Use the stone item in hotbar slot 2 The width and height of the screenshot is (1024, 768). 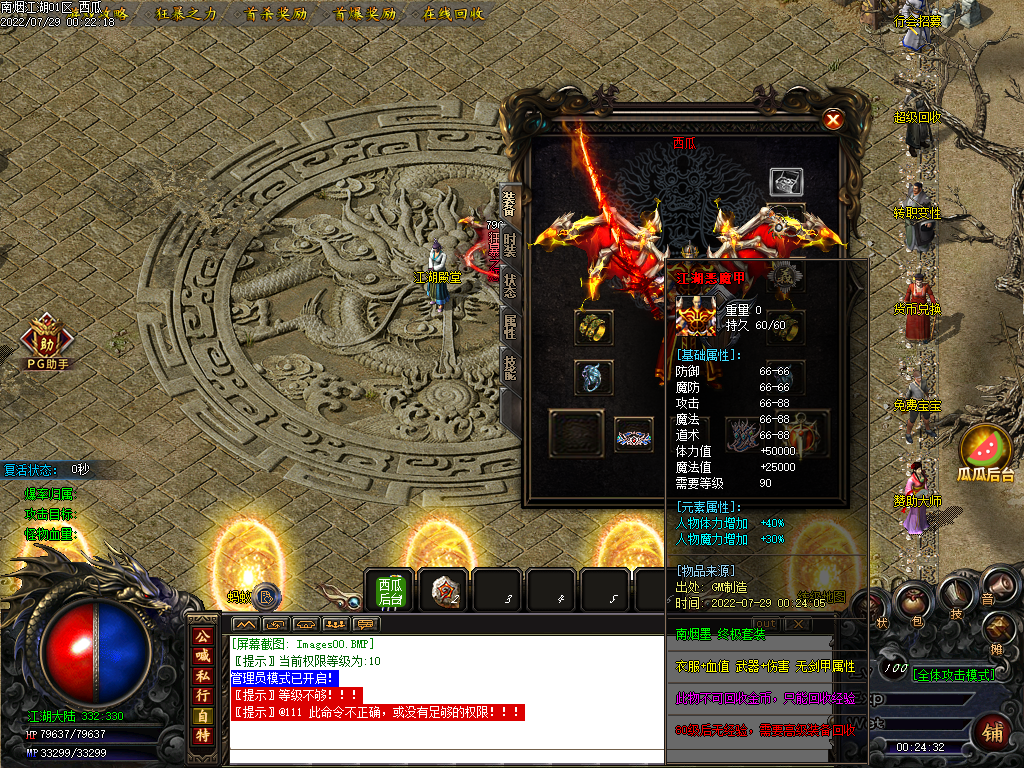click(443, 590)
